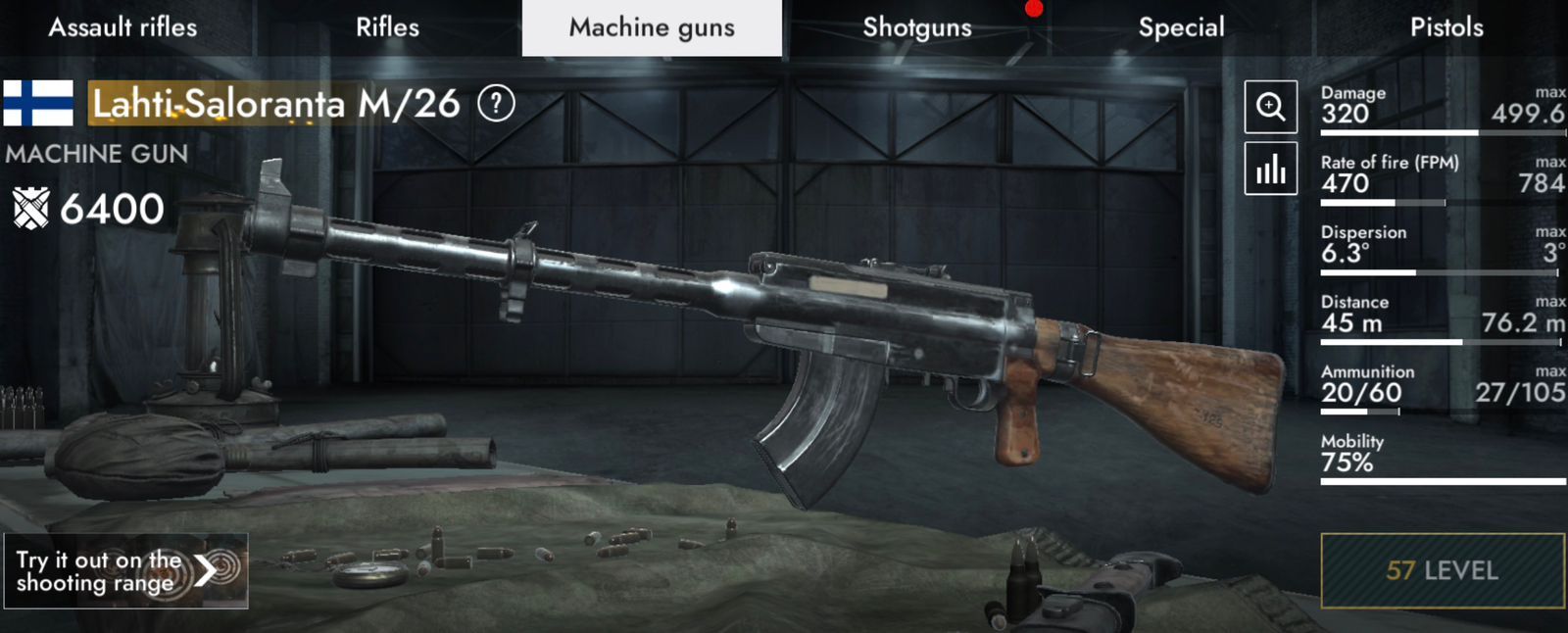Select the Machine guns tab
The image size is (1568, 633).
[652, 27]
